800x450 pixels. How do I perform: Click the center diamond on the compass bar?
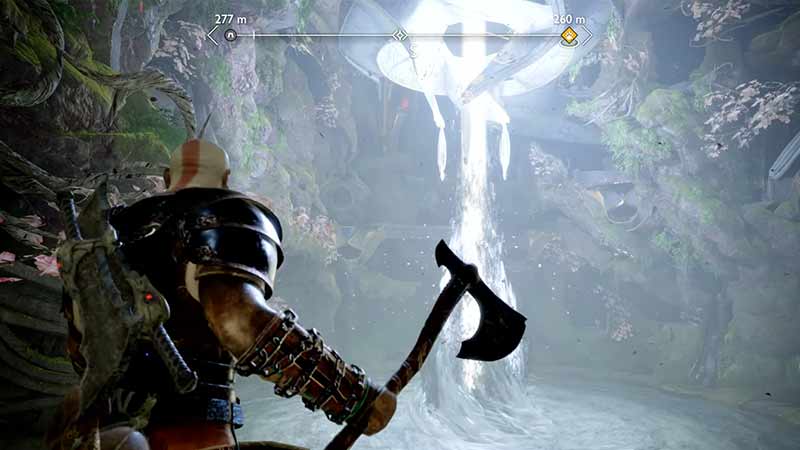tap(400, 35)
